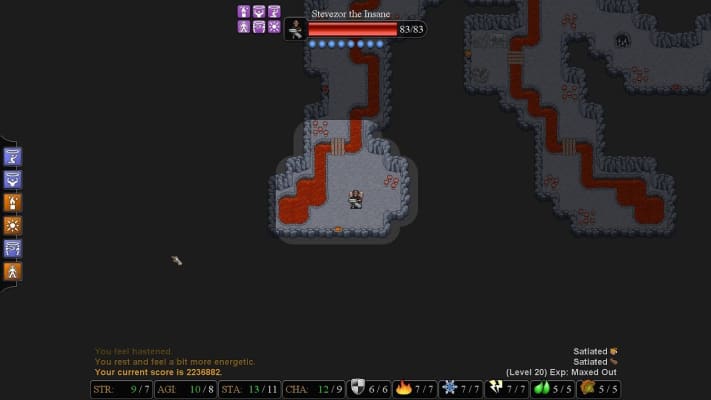
Task: Inspect the purple candle buff icon
Action: point(244,11)
